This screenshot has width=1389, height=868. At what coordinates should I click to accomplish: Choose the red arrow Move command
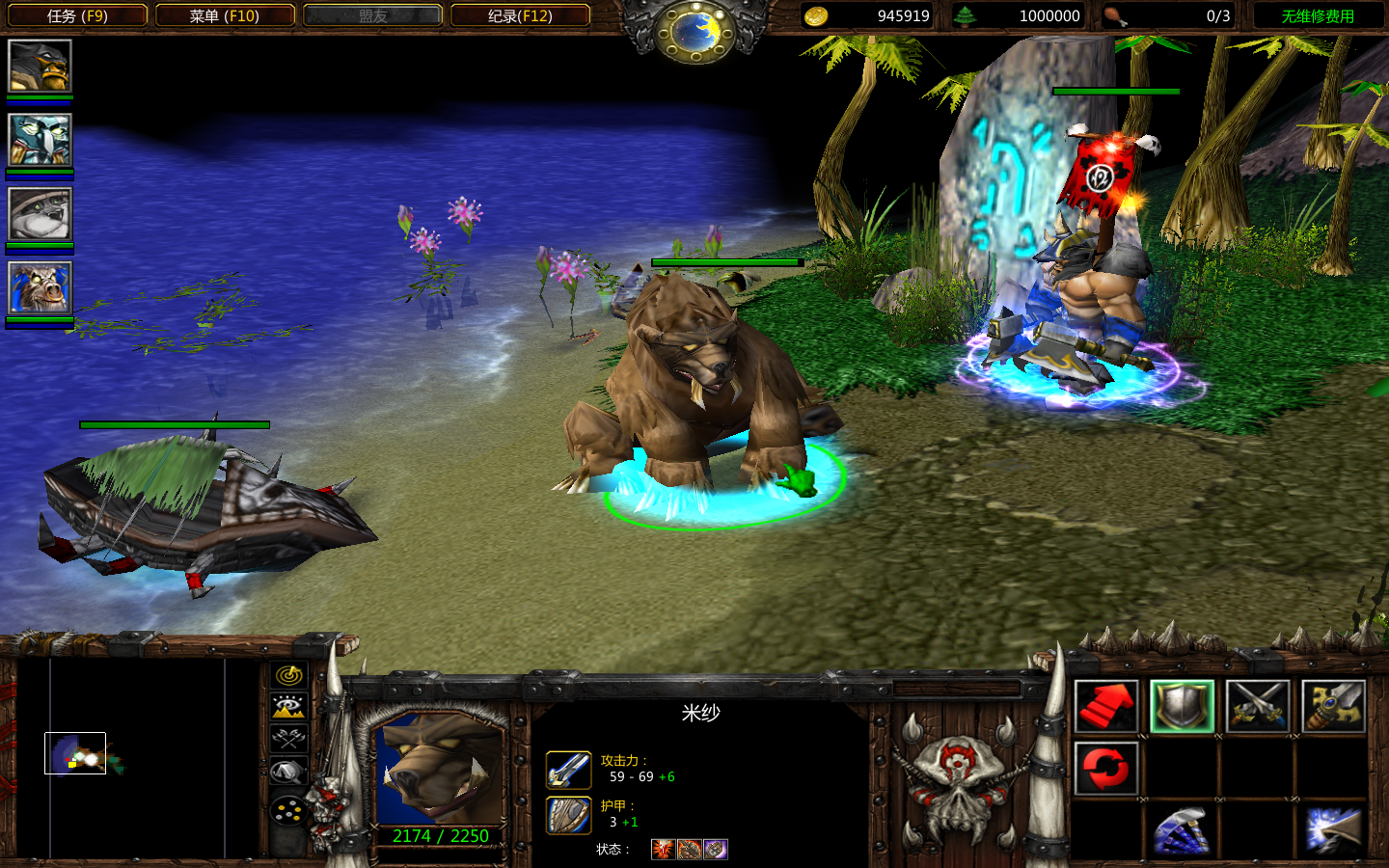(x=1105, y=706)
